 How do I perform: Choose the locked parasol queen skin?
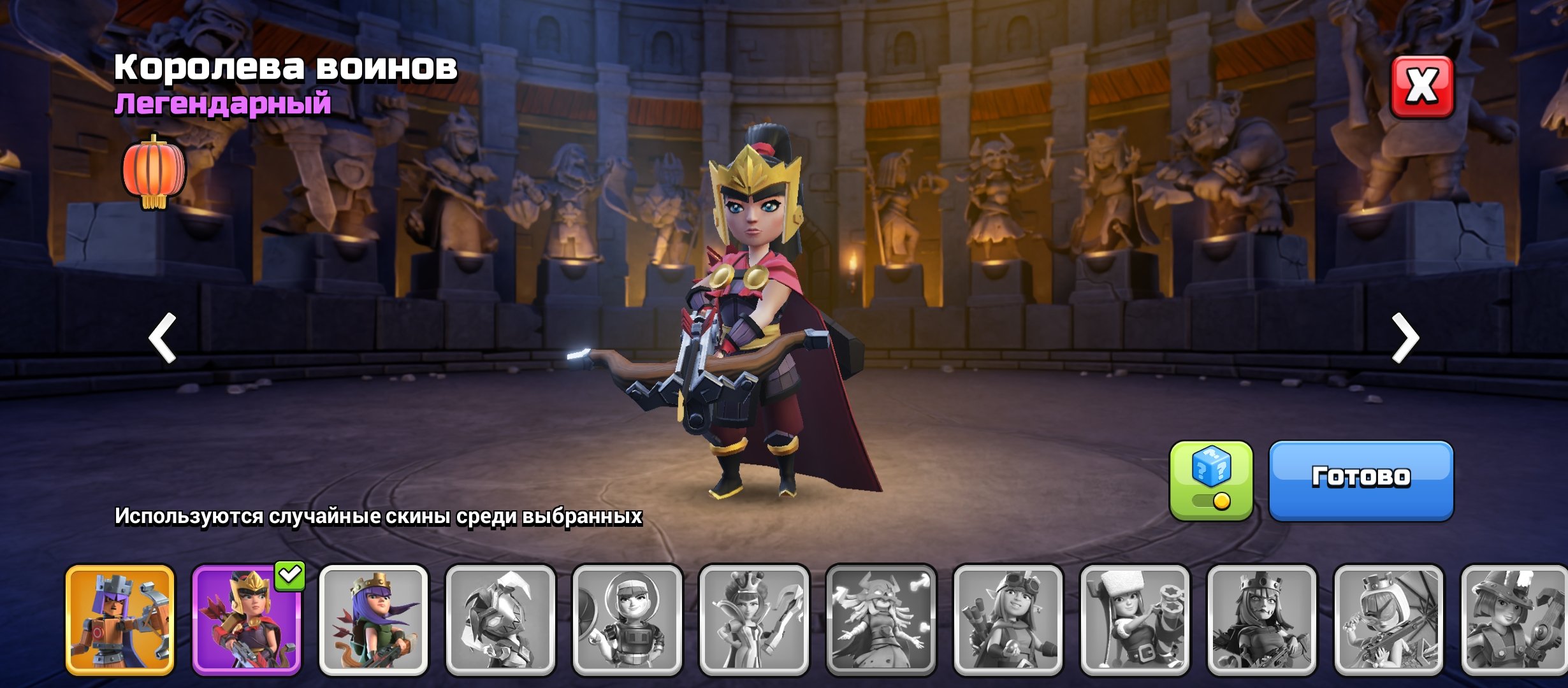point(1388,619)
